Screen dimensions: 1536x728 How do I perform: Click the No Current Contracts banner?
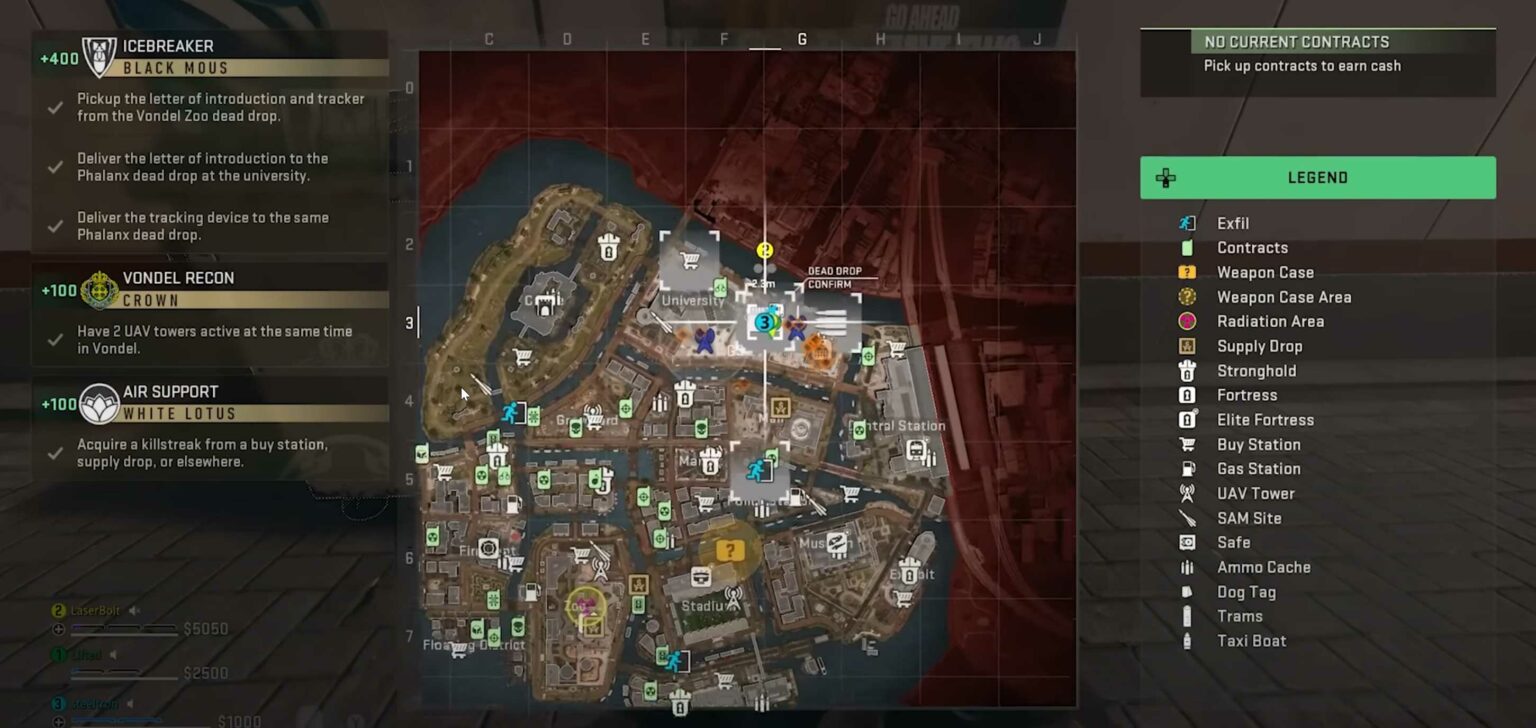tap(1295, 42)
